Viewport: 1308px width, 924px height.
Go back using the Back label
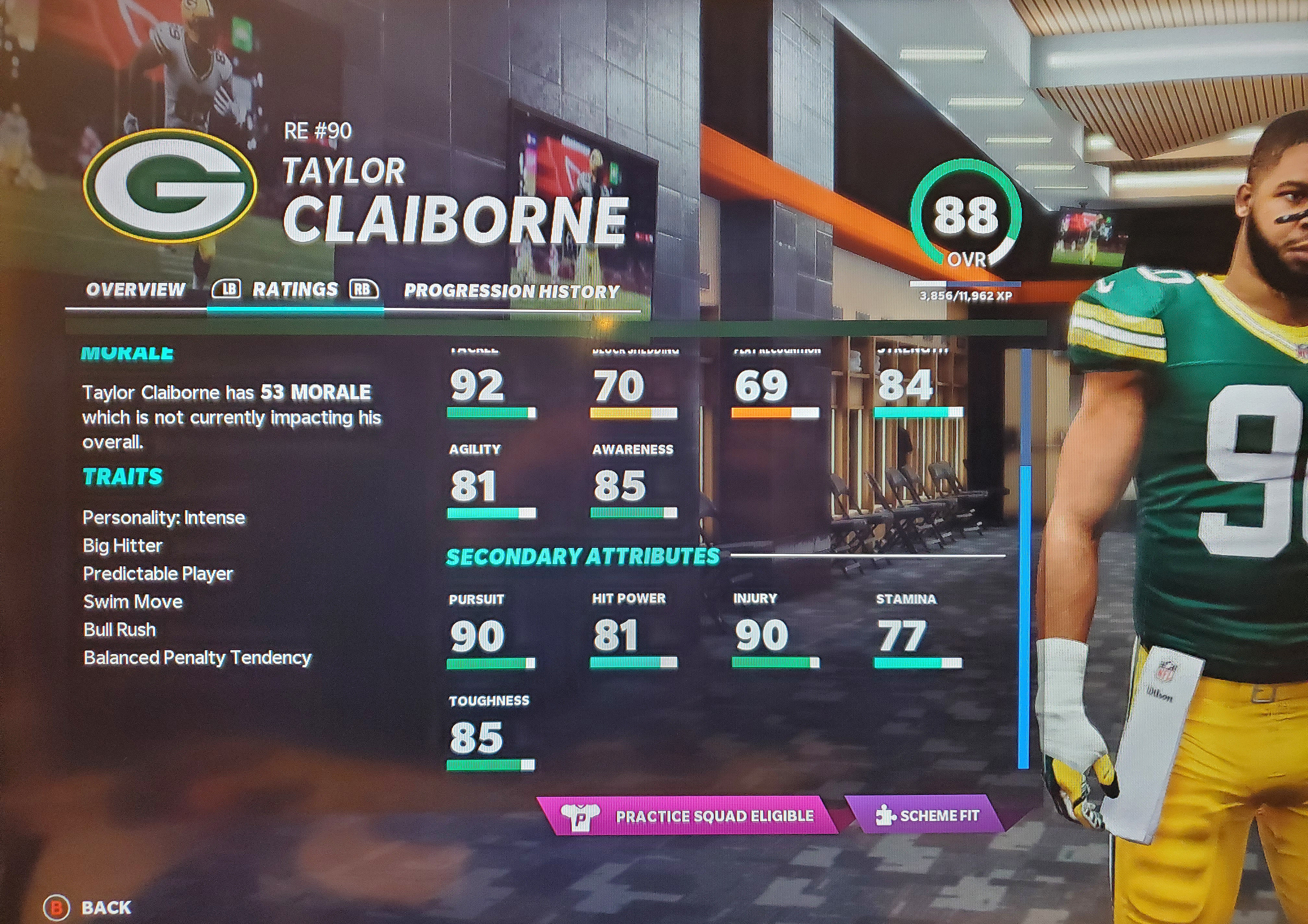coord(105,907)
